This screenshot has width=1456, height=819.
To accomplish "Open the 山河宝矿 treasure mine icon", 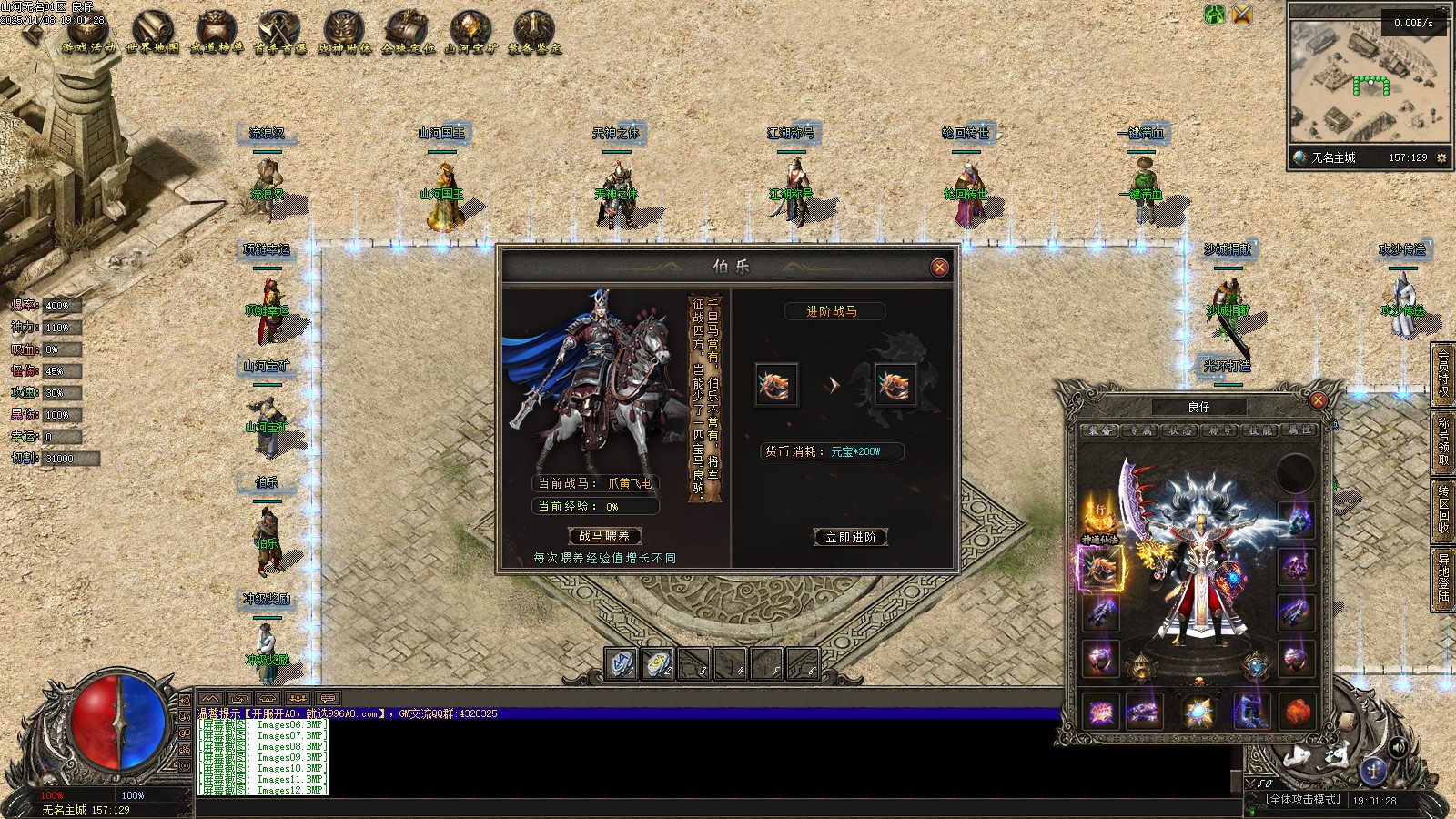I will (470, 32).
